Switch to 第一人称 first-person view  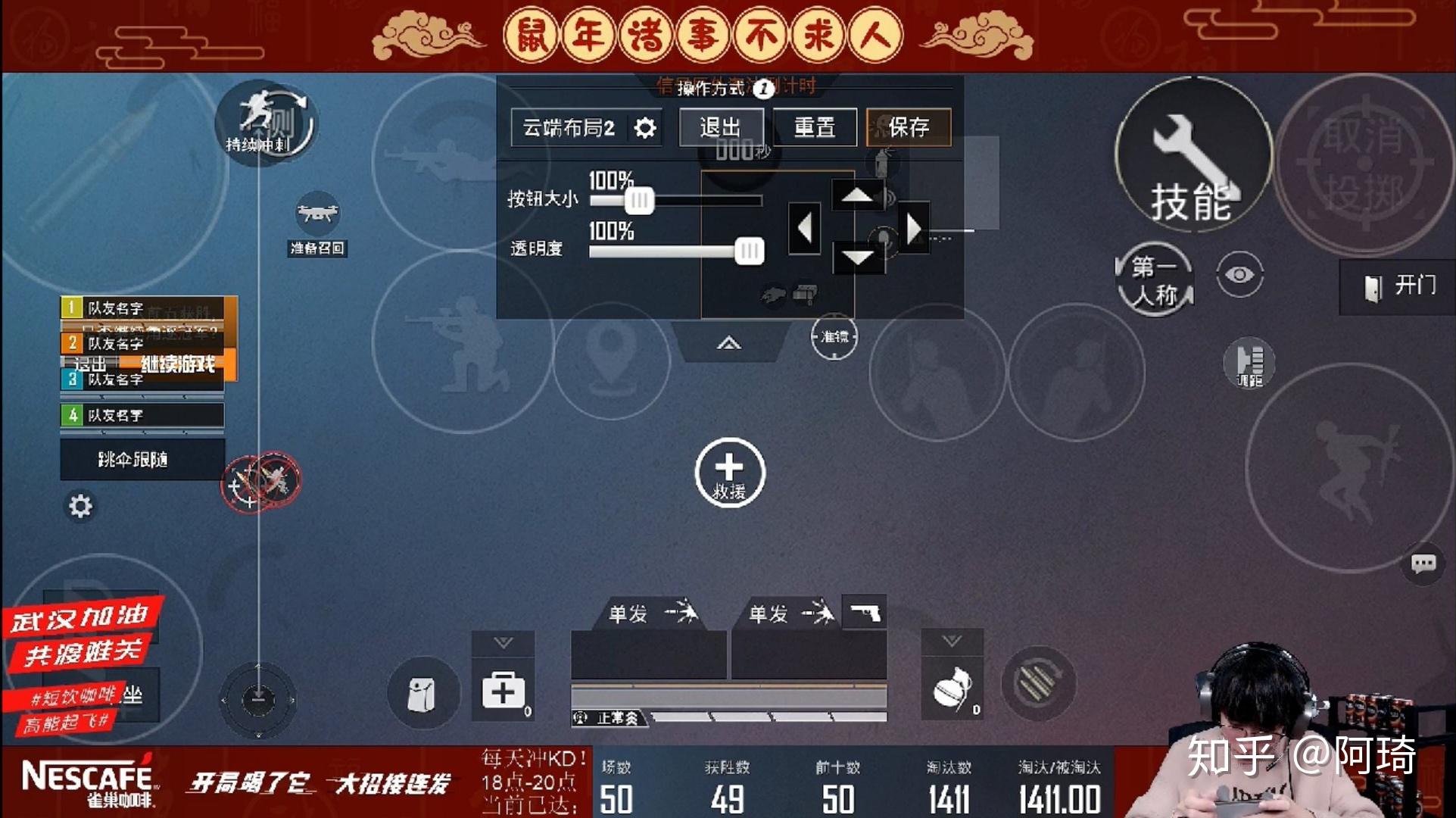[x=1154, y=280]
